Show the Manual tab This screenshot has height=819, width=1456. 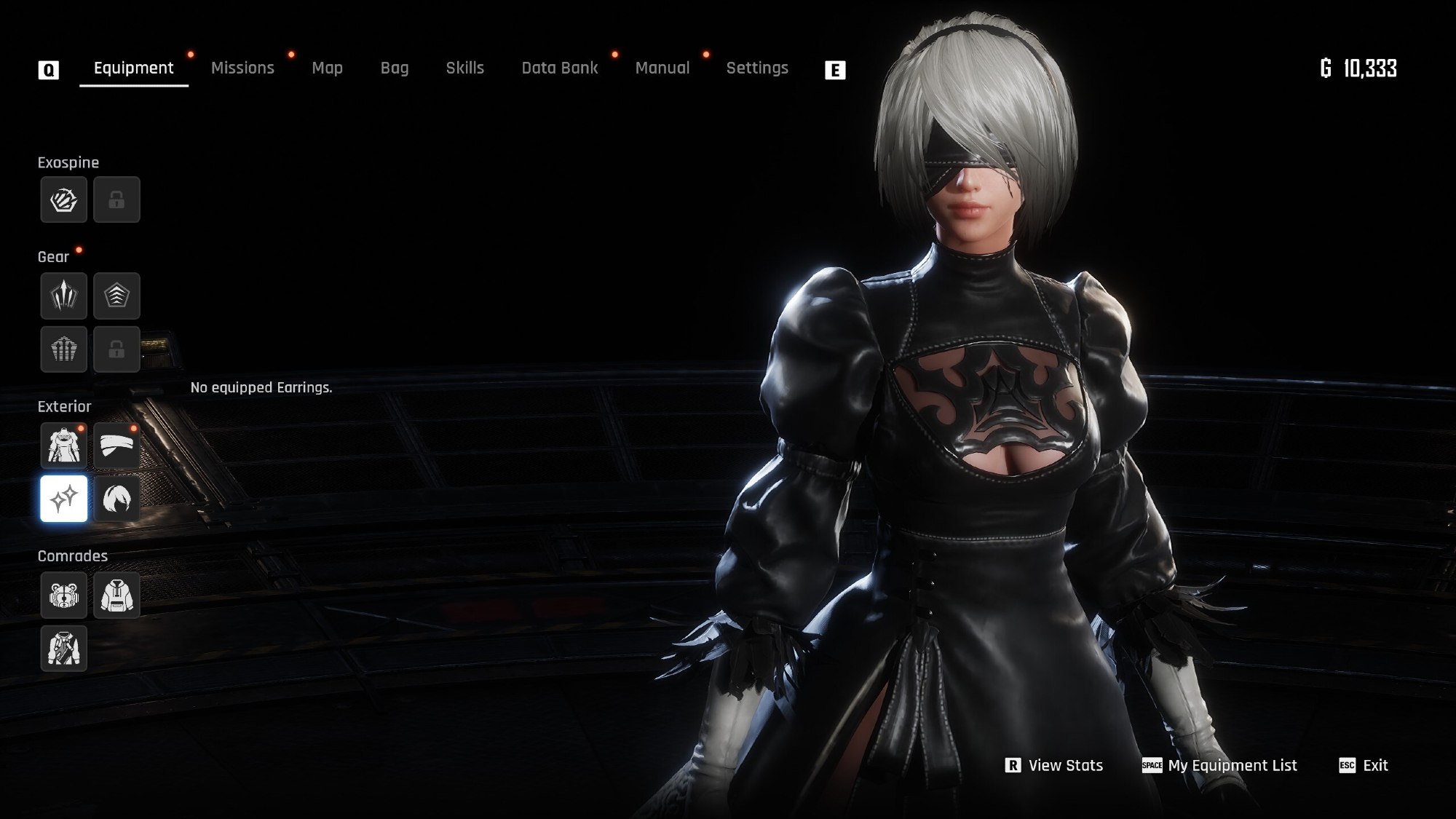point(662,68)
